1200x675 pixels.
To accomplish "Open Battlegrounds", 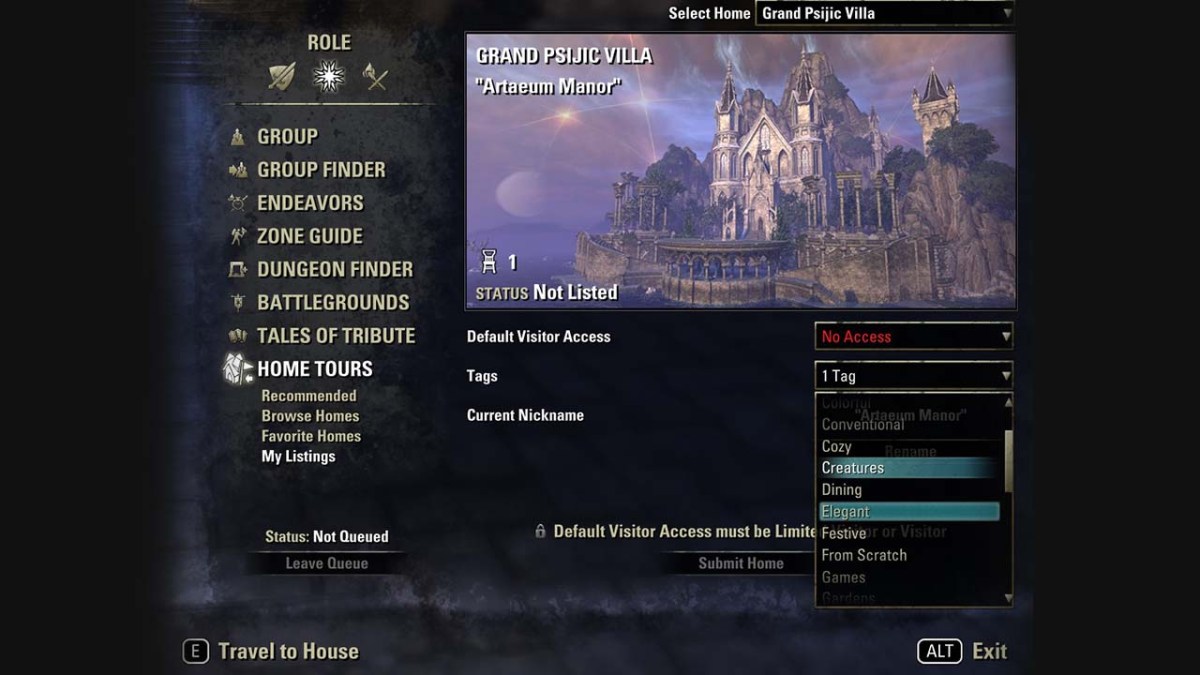I will [333, 302].
